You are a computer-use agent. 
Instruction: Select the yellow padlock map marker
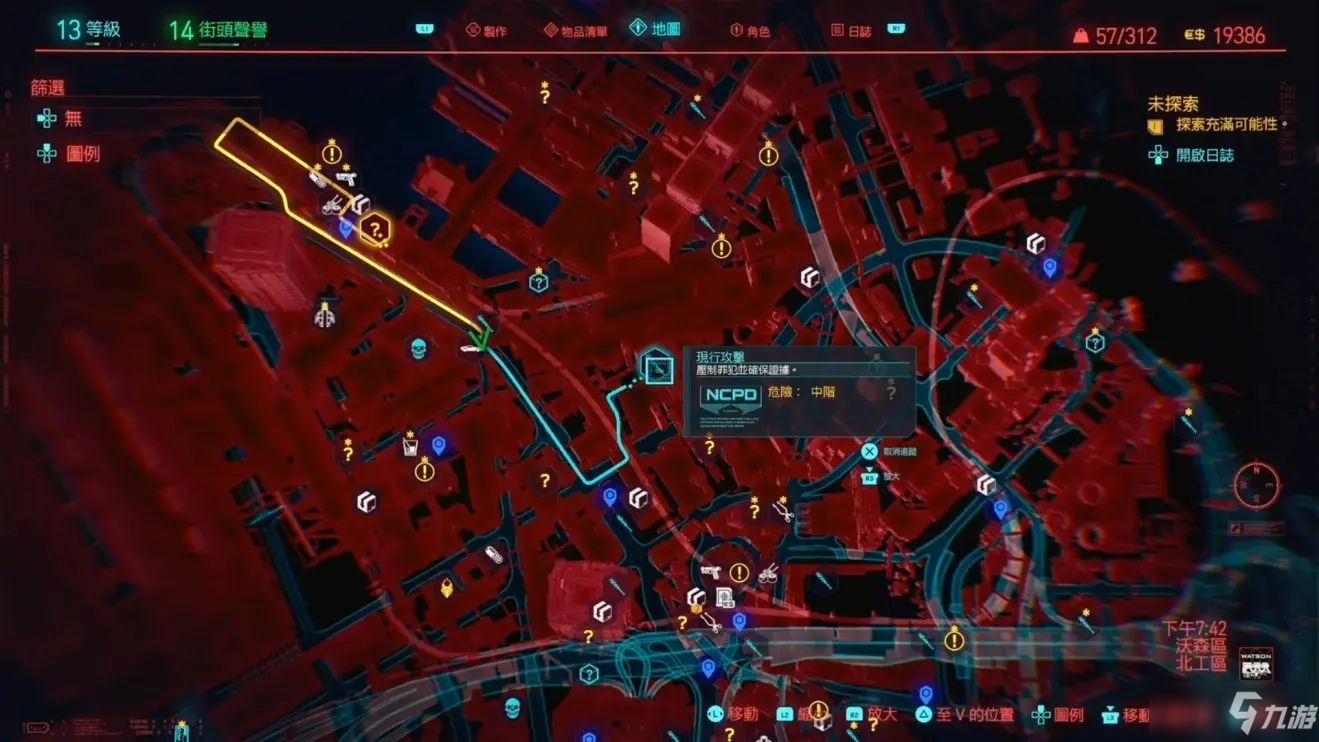447,589
